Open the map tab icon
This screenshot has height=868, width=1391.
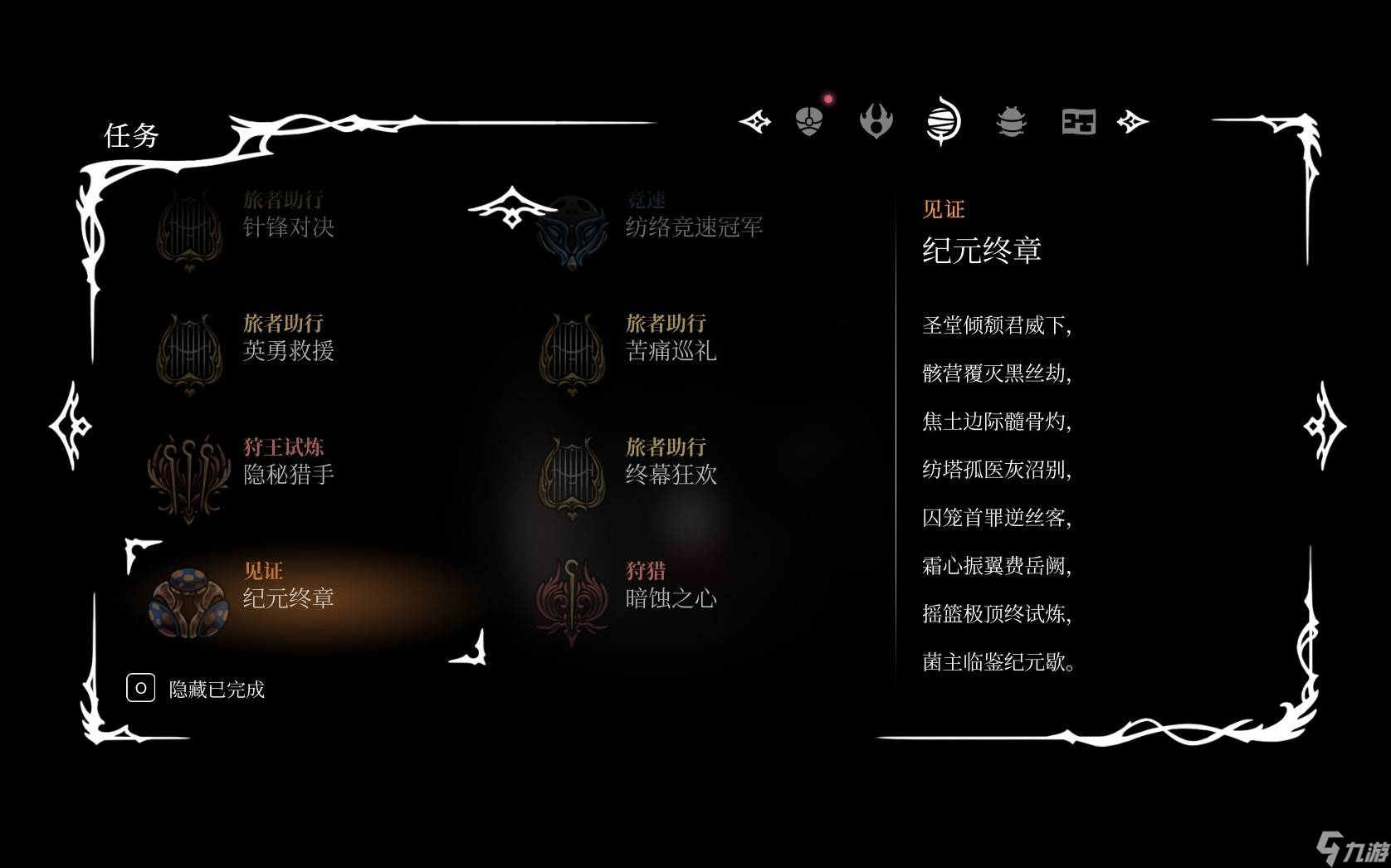[x=1077, y=121]
